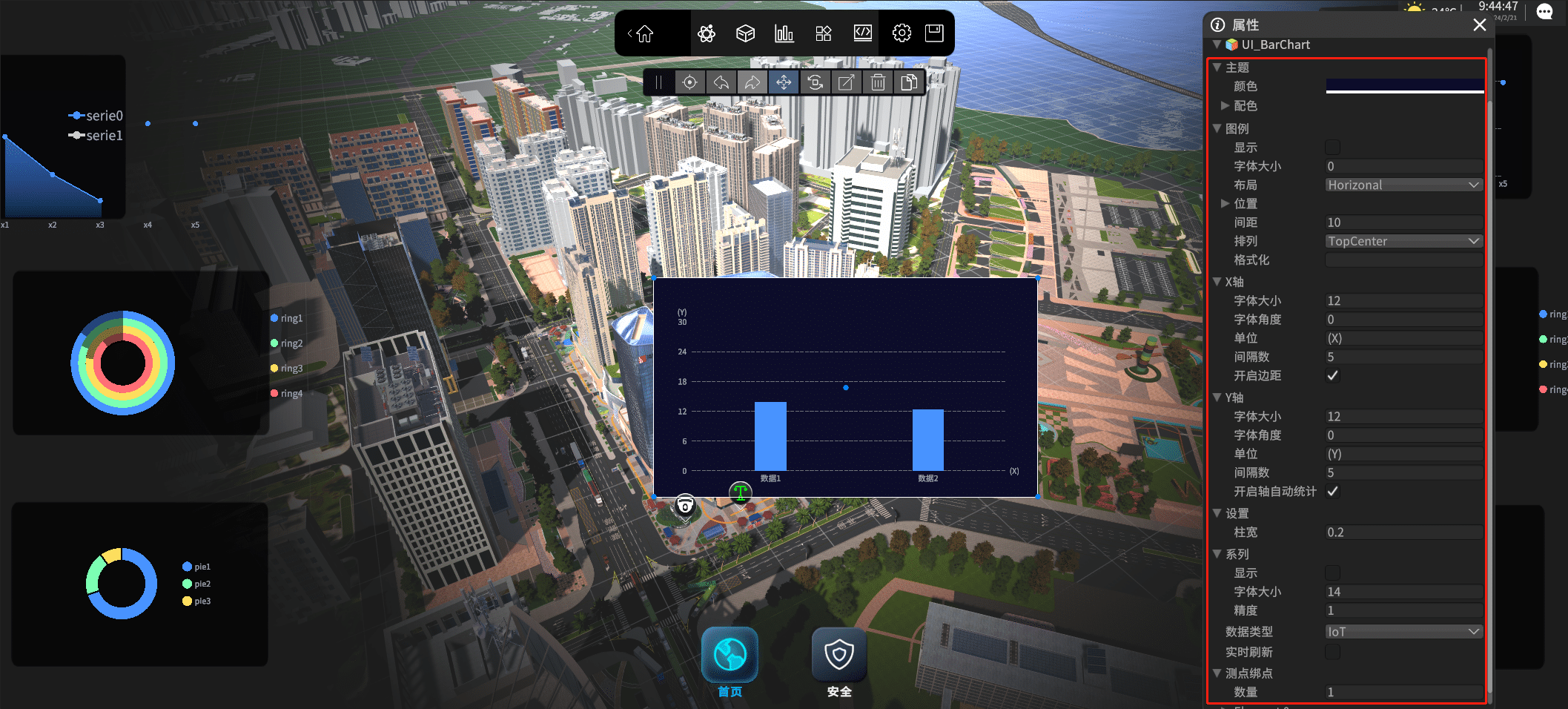The width and height of the screenshot is (1568, 709).
Task: Toggle the legend 显示 checkbox under 图例
Action: click(1332, 148)
